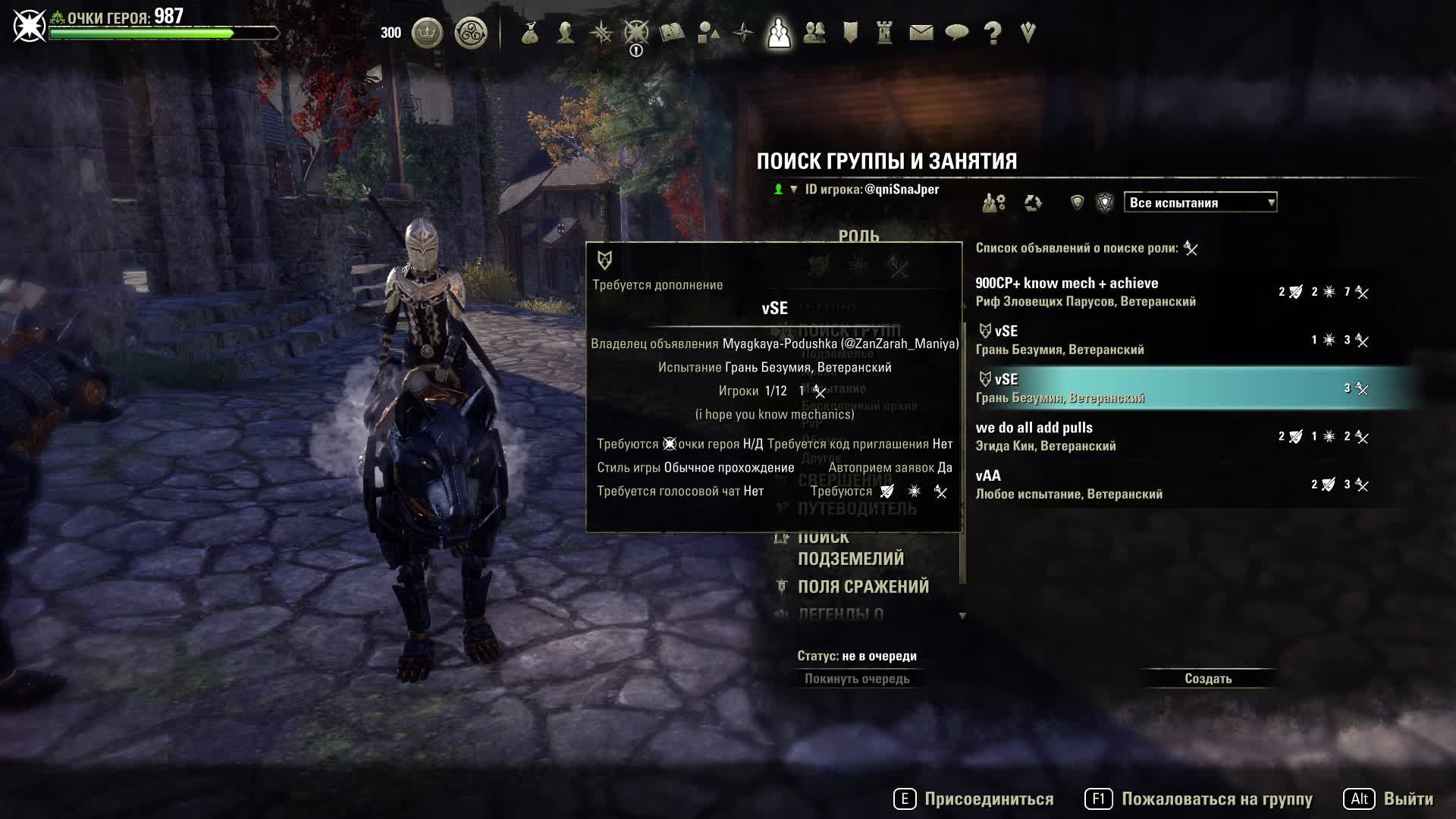
Task: Toggle the tank role shield filter
Action: pyautogui.click(x=1078, y=202)
